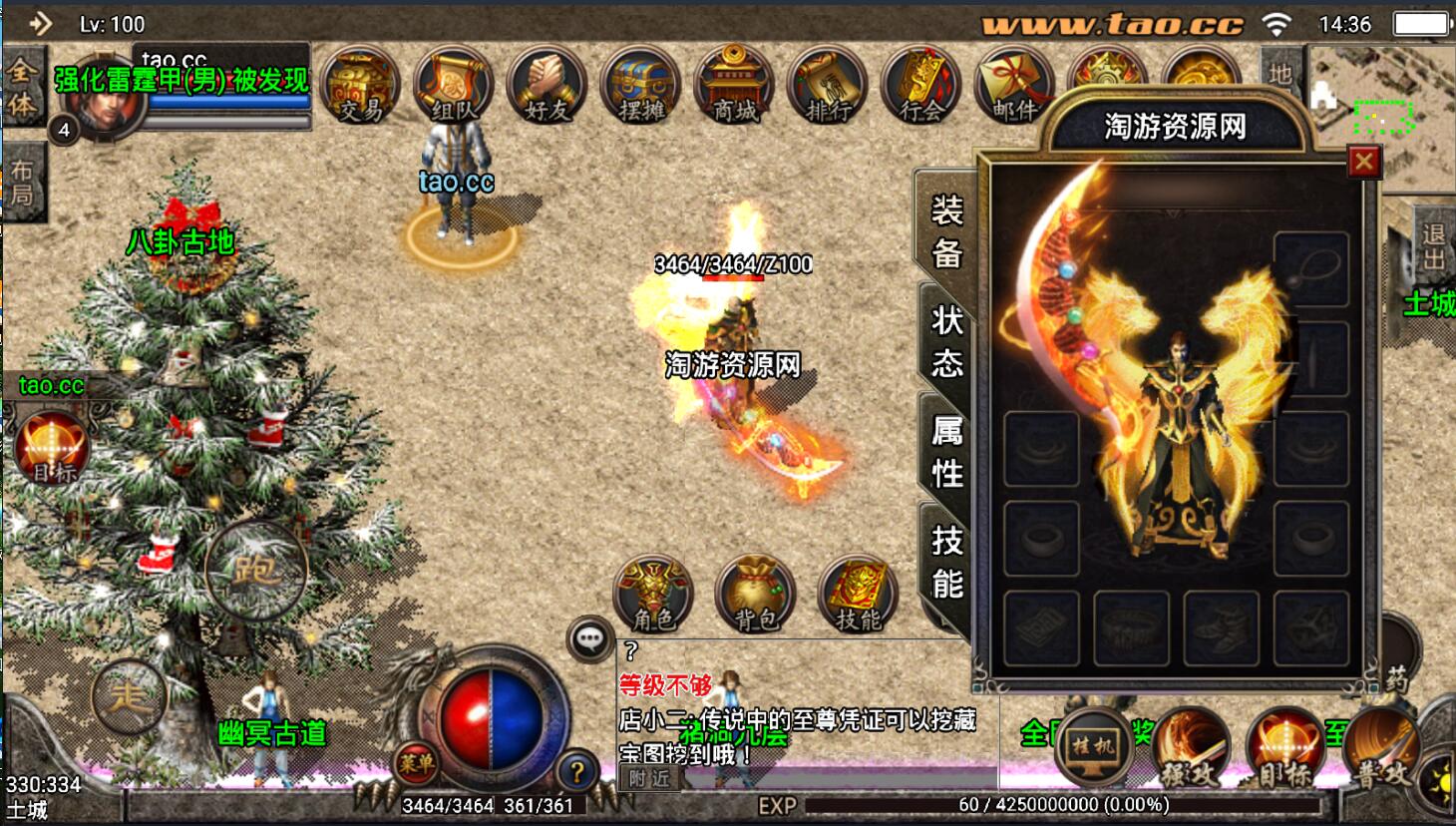View the 排行 rankings
1456x826 pixels.
[x=828, y=88]
